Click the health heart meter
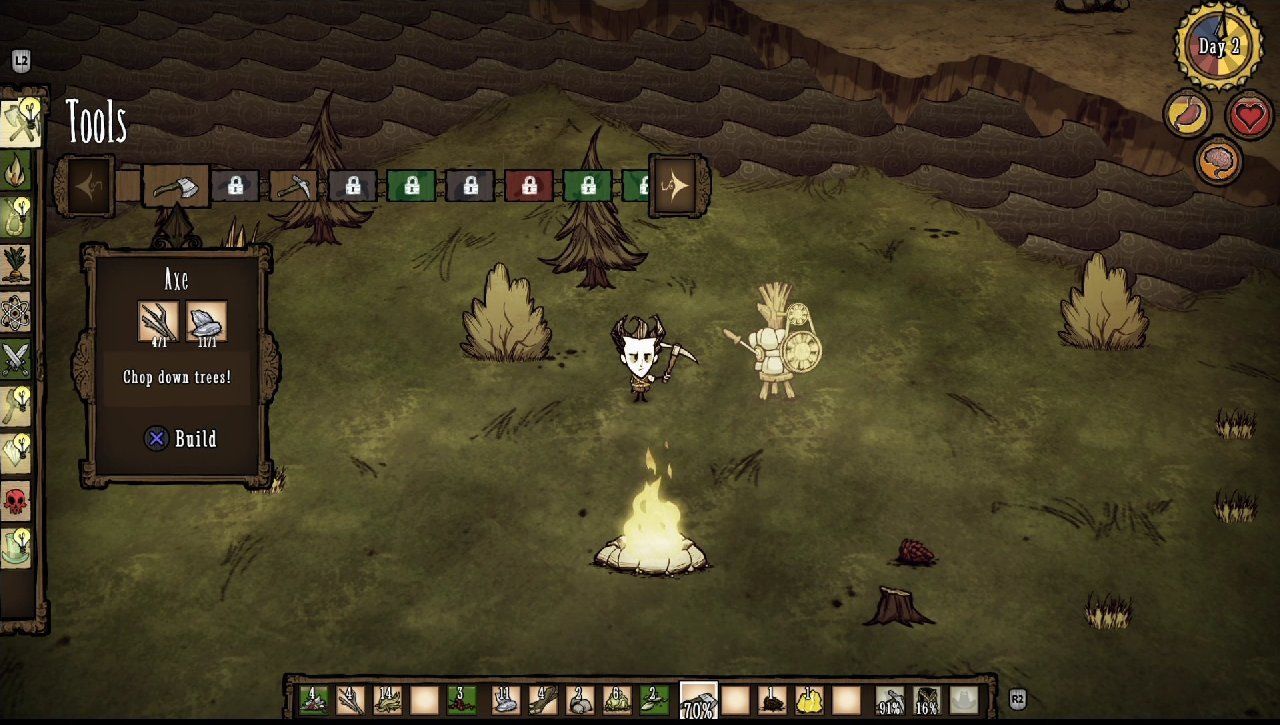This screenshot has height=725, width=1280. pos(1250,113)
